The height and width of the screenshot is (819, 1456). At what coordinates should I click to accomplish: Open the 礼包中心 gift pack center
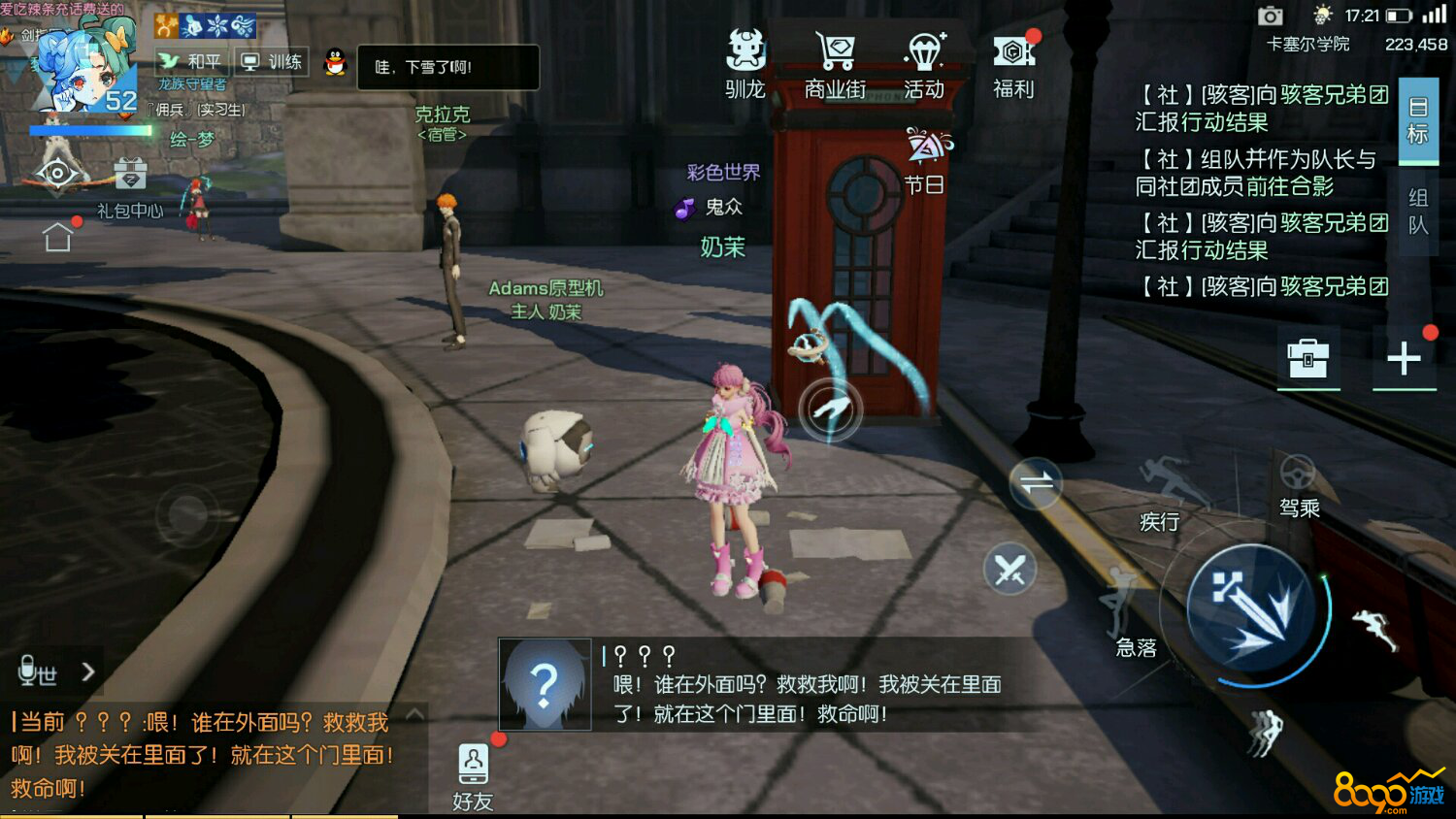[131, 184]
